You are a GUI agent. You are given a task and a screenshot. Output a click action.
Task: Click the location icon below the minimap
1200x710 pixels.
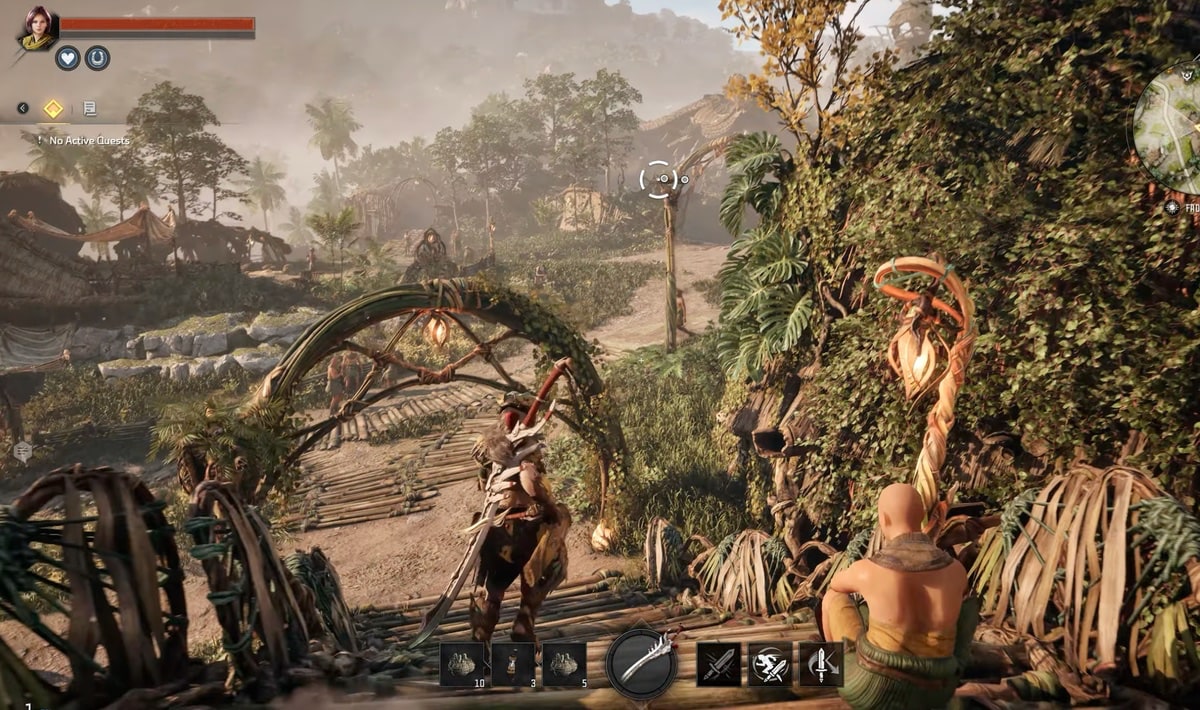pyautogui.click(x=1172, y=207)
